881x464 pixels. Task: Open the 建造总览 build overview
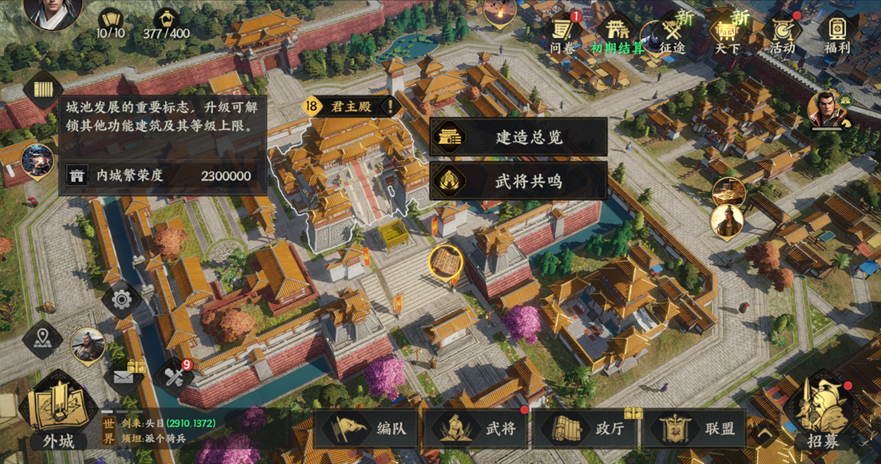pos(518,138)
